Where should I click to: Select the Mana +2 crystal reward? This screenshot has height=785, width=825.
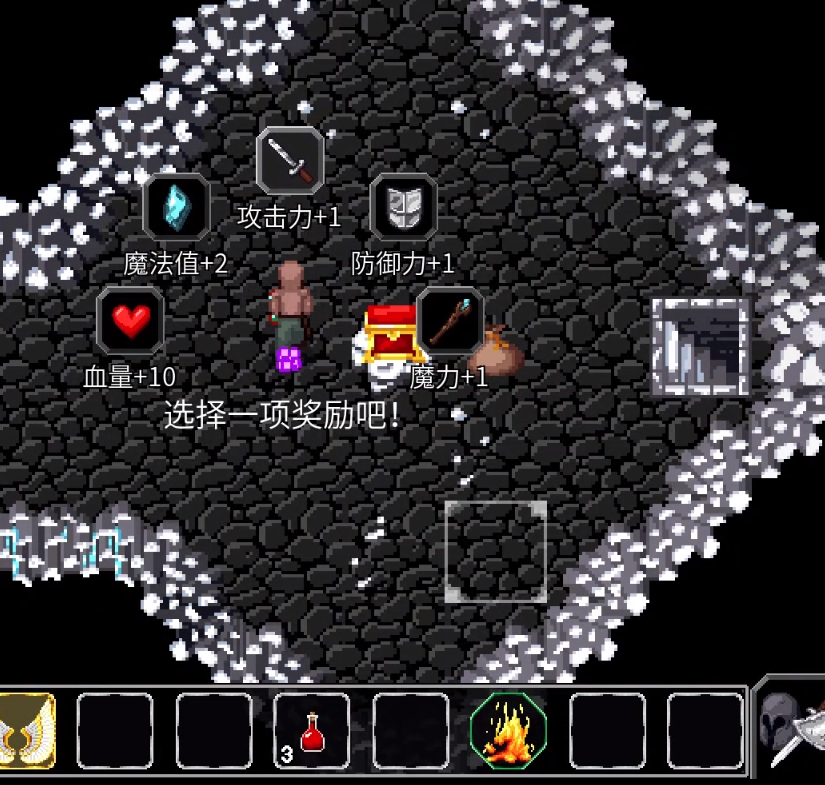pos(176,207)
